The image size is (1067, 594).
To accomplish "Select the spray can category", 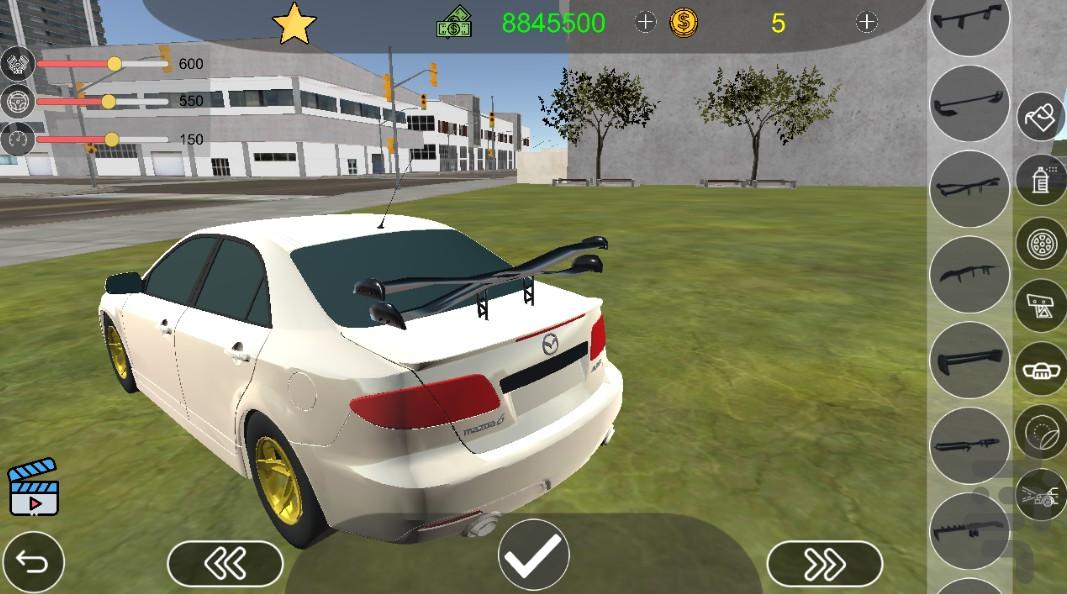I will (1041, 180).
